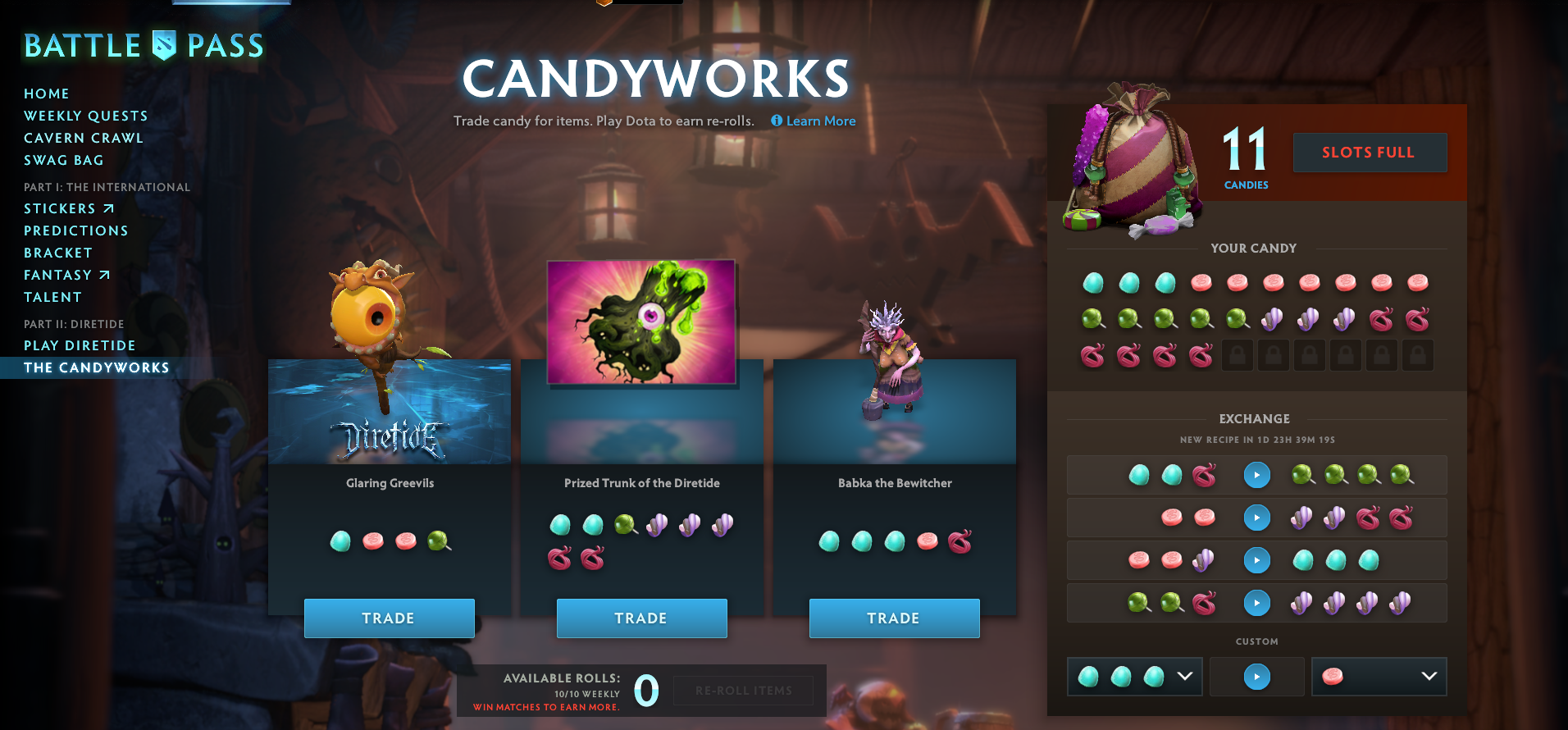
Task: Click a purple garlic candy in Your Candy
Action: 1273,318
